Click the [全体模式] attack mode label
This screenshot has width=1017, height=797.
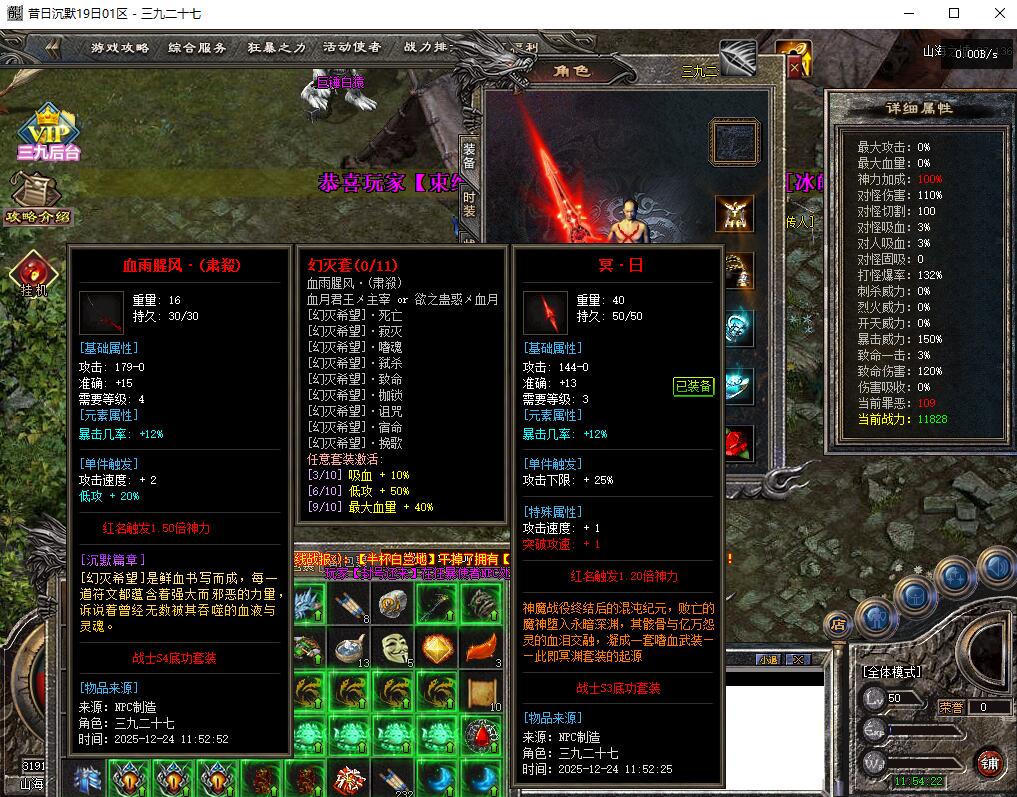coord(892,671)
